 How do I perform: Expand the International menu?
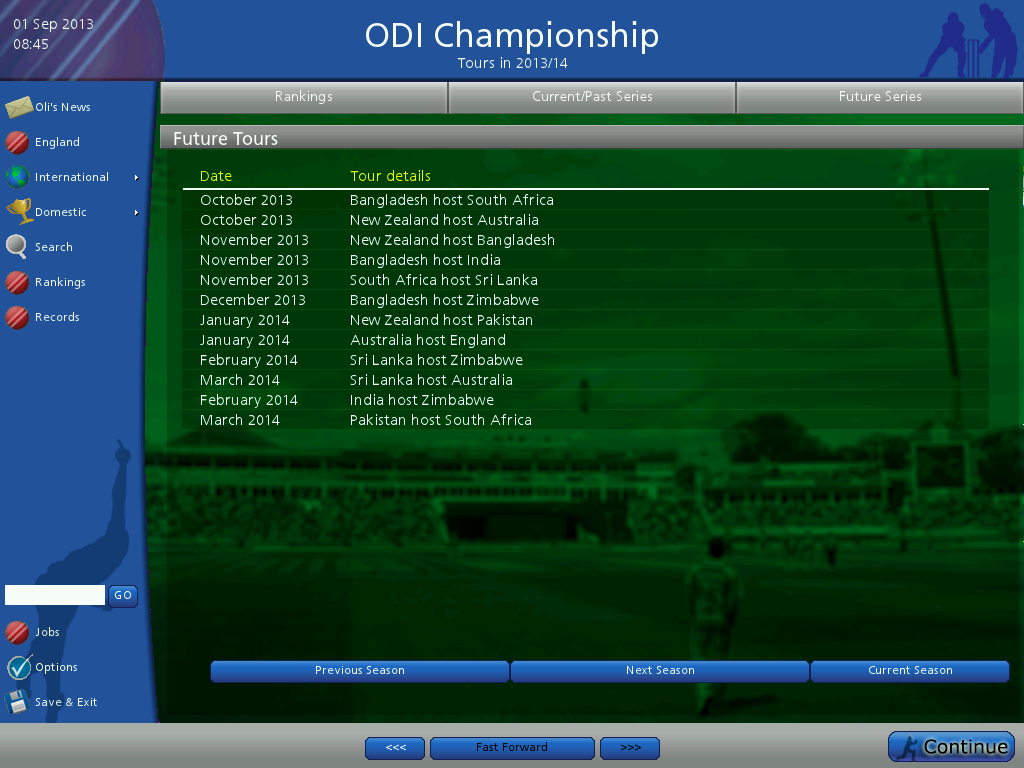coord(71,177)
